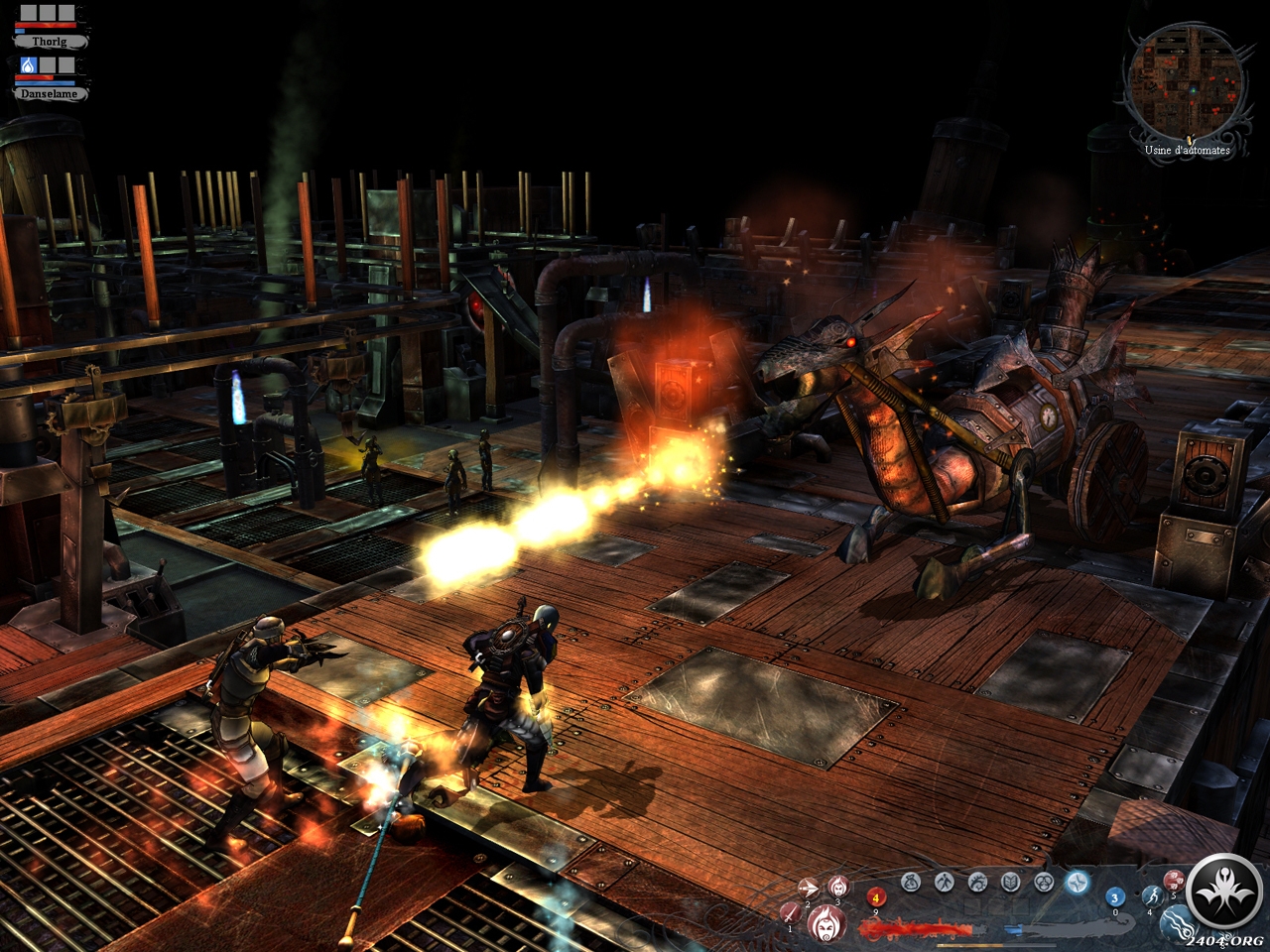Screen dimensions: 1270x952
Task: Activate the sword attack skill slot 1
Action: (792, 911)
